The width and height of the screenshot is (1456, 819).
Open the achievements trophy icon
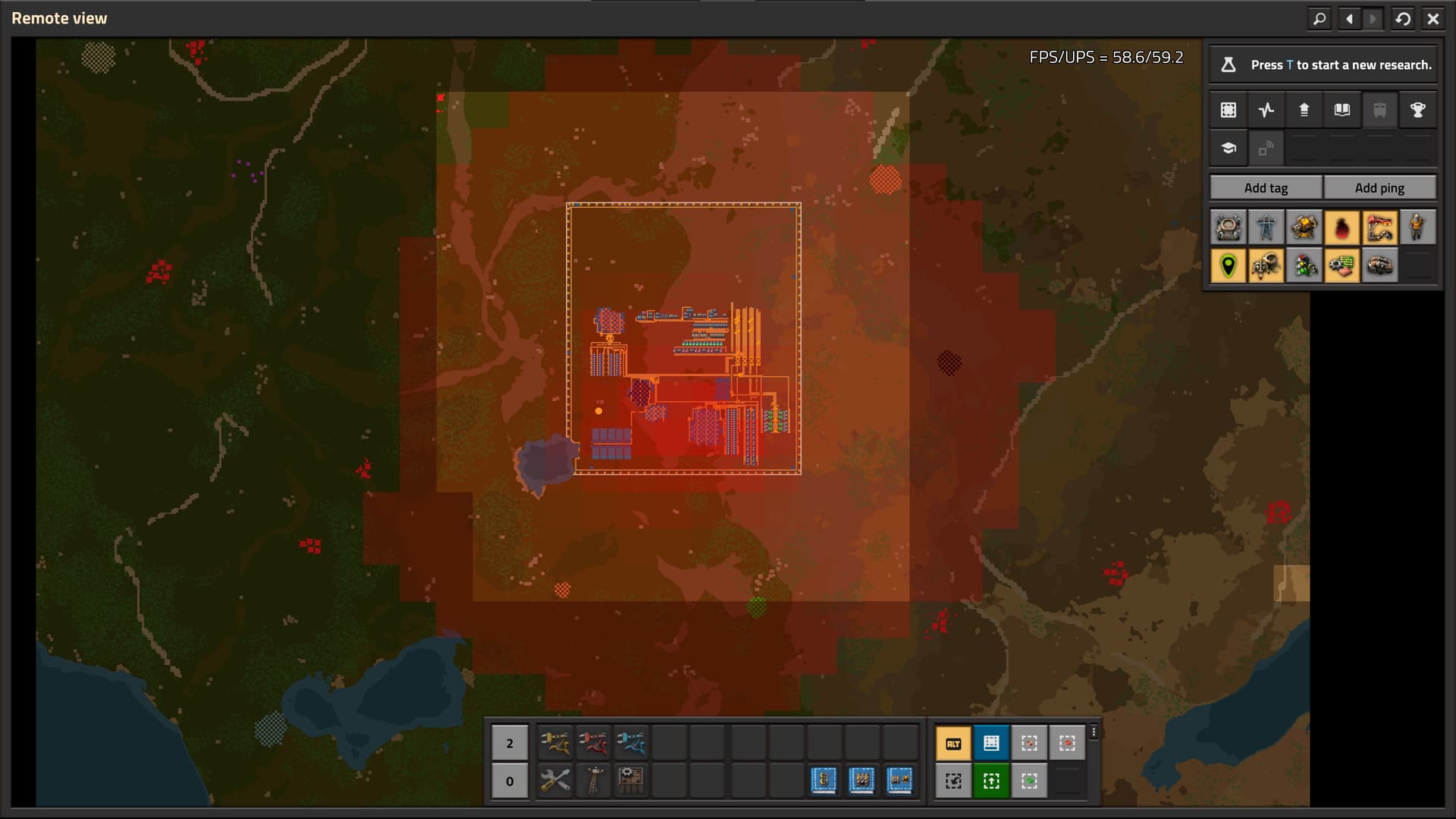1417,110
